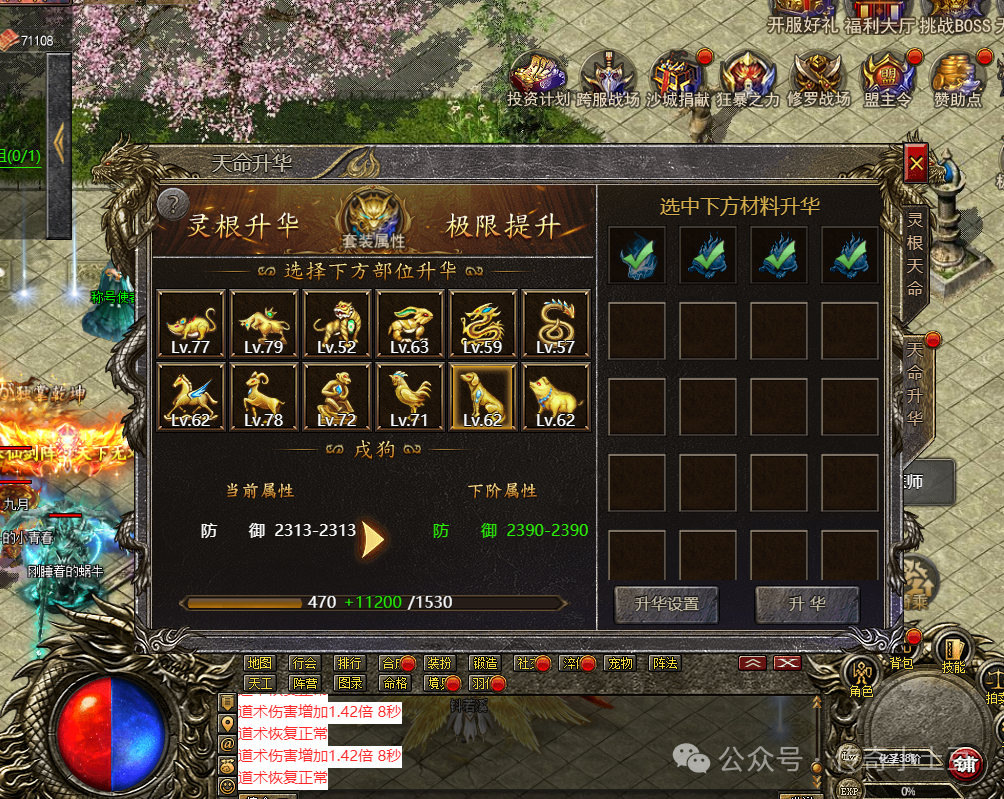Open 升华设置 settings
Screen dimensions: 1004x799
tap(667, 604)
